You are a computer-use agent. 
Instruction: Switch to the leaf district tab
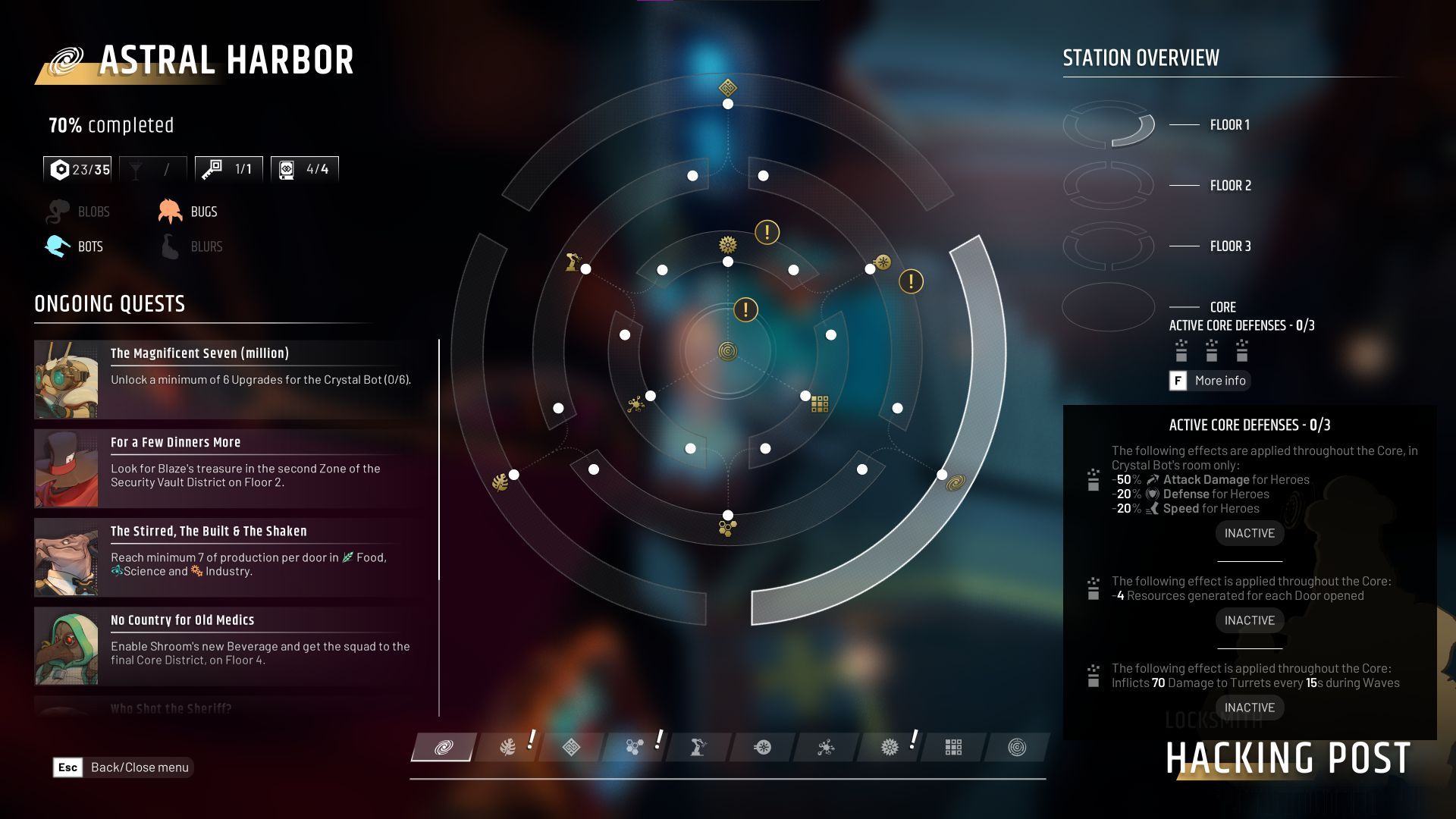508,748
